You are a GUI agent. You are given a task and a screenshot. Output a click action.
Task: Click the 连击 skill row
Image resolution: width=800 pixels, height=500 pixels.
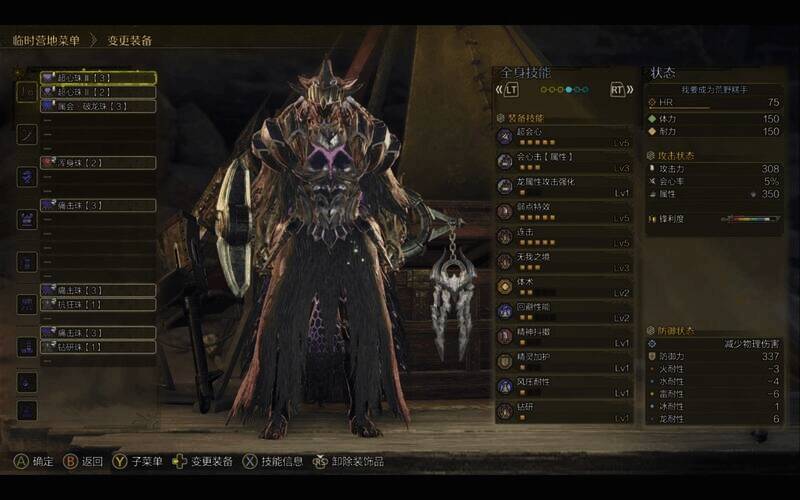[564, 237]
